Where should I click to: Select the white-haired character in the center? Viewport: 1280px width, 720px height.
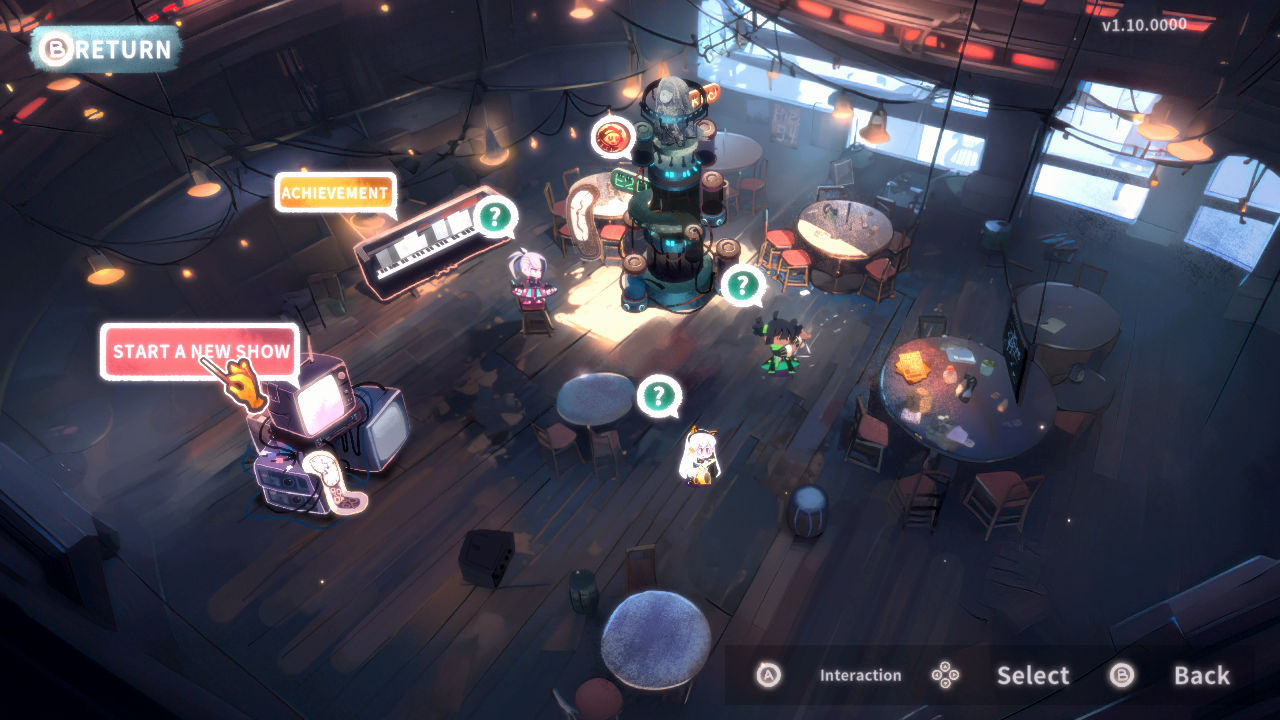pyautogui.click(x=700, y=460)
